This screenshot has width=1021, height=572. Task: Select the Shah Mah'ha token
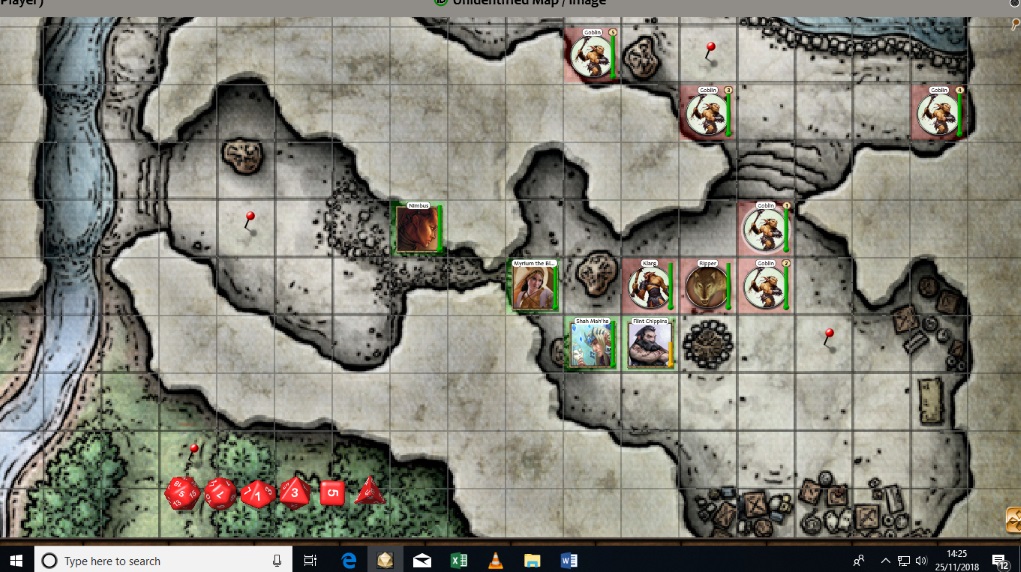590,345
